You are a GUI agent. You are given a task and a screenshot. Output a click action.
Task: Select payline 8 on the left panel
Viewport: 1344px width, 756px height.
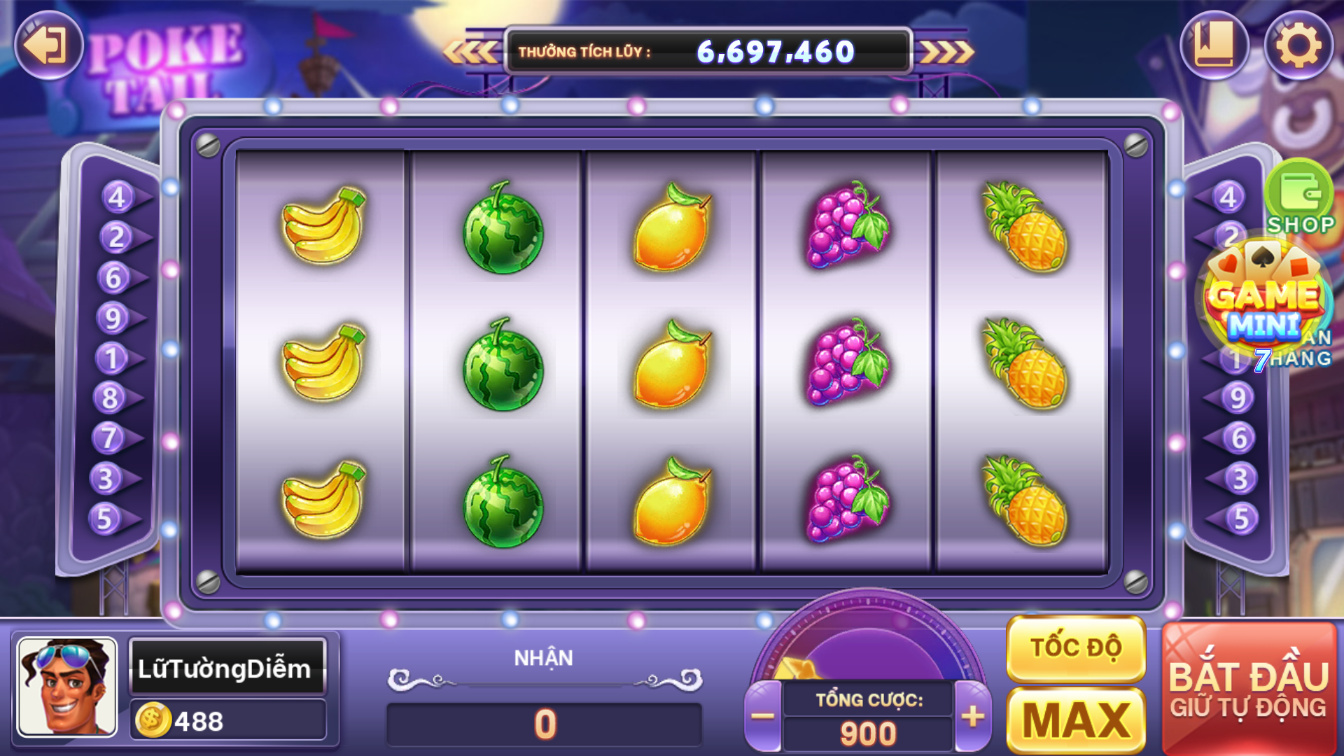(110, 398)
